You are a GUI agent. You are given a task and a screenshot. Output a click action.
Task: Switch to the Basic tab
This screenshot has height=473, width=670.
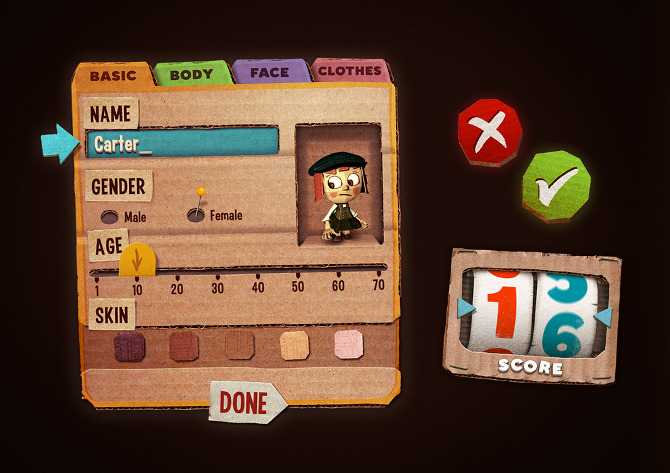point(112,75)
